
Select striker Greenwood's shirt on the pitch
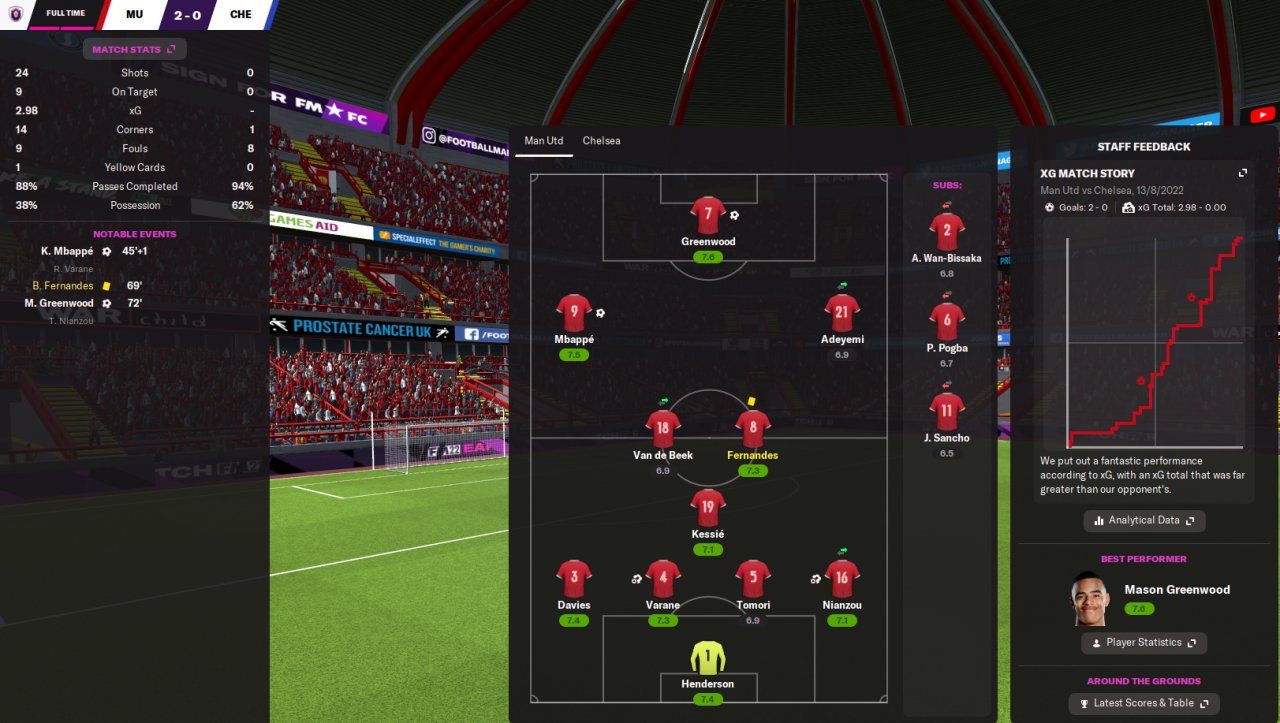click(x=708, y=215)
